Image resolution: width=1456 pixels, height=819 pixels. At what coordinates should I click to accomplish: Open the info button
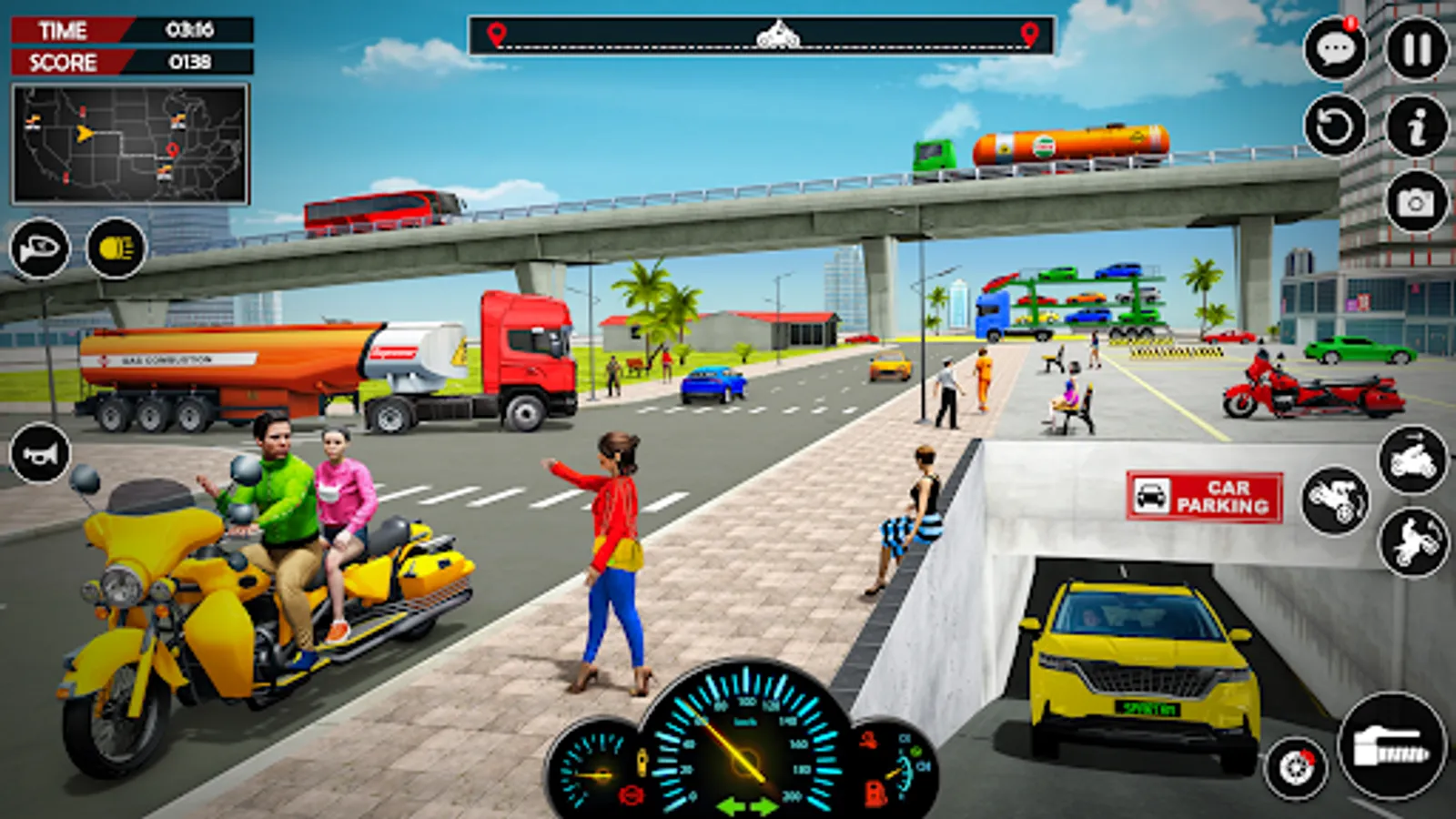1416,126
